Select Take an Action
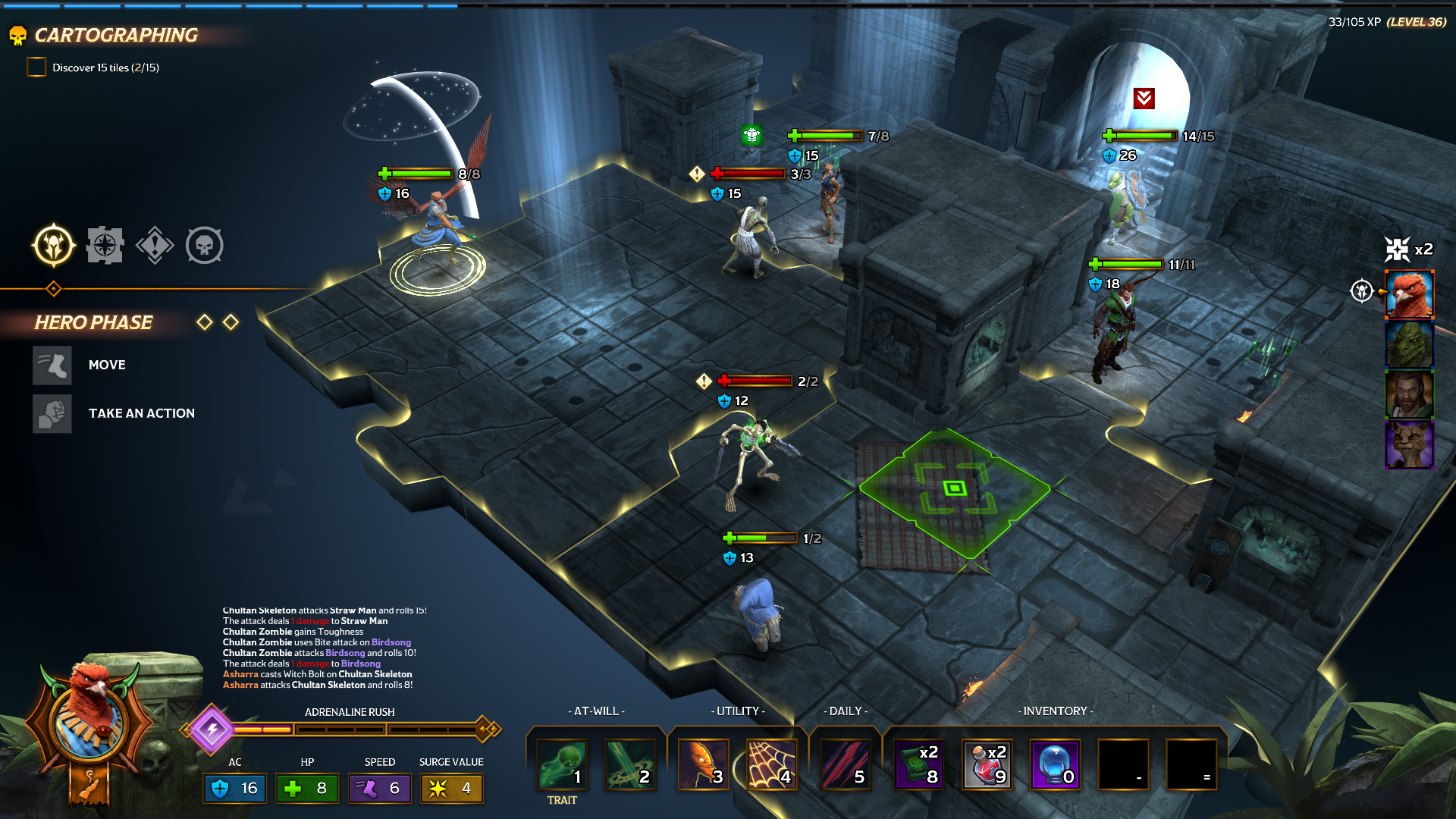Screen dimensions: 1456x819 point(53,413)
